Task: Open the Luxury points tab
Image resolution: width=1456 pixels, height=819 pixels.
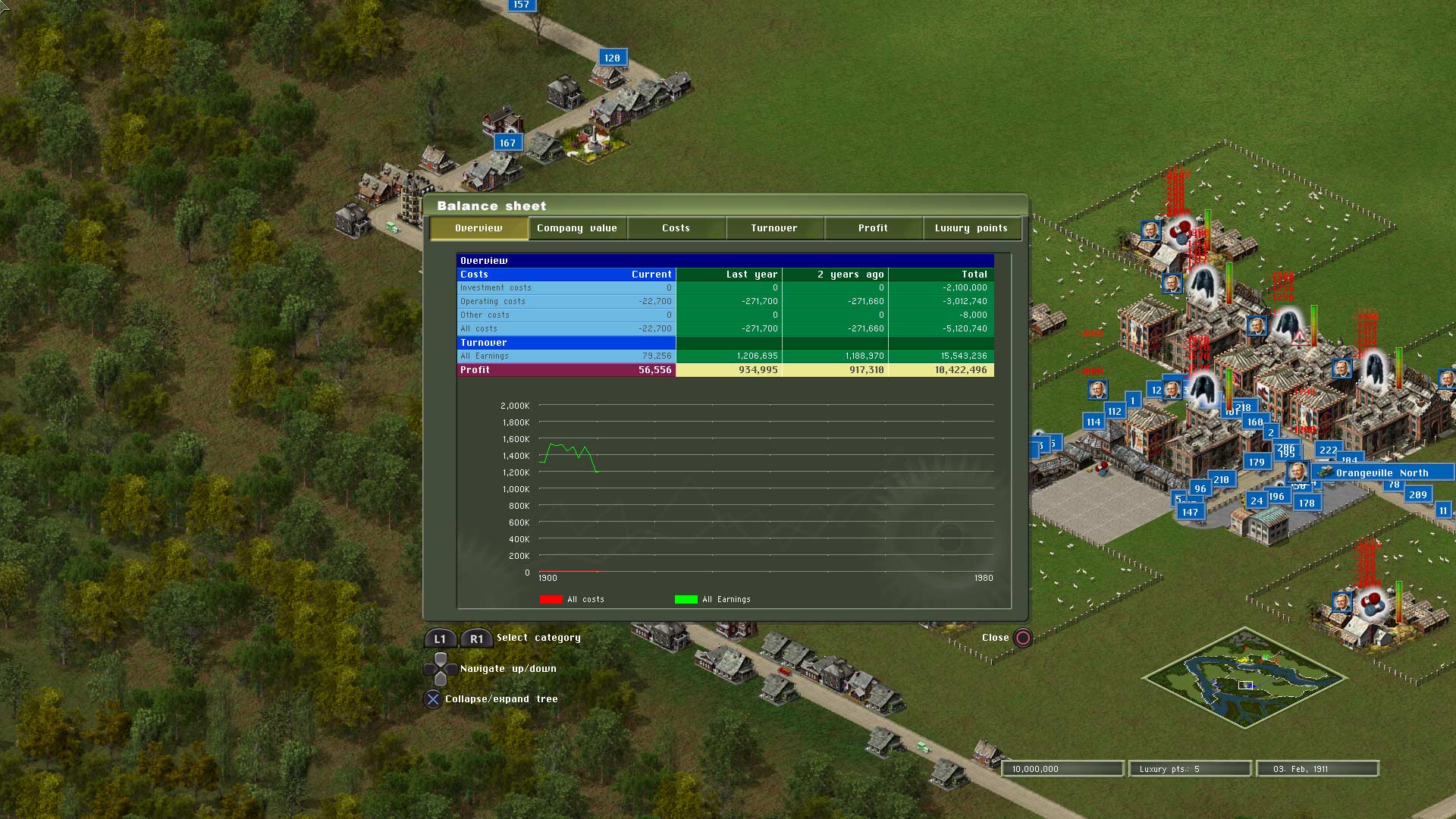Action: tap(972, 227)
